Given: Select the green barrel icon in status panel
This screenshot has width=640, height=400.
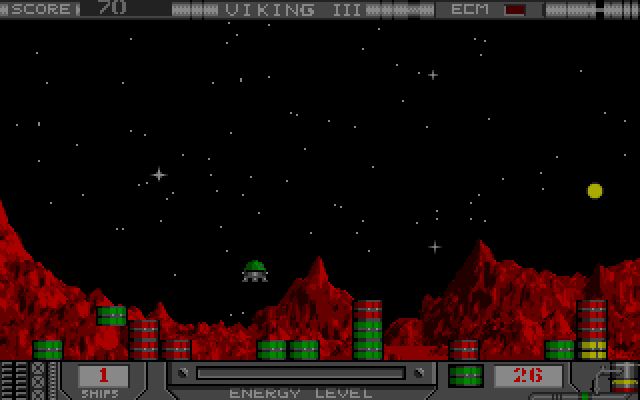Looking at the screenshot, I should [x=465, y=376].
